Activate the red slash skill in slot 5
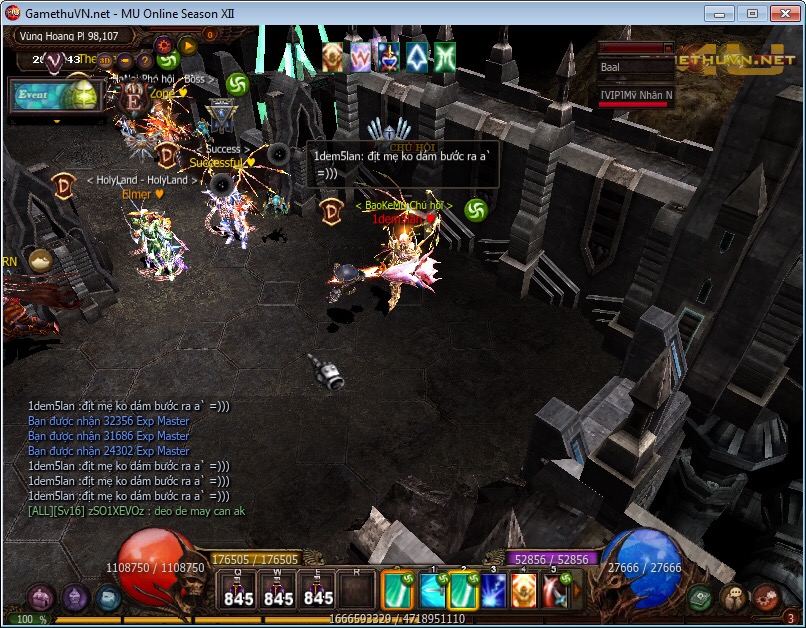 pos(555,590)
